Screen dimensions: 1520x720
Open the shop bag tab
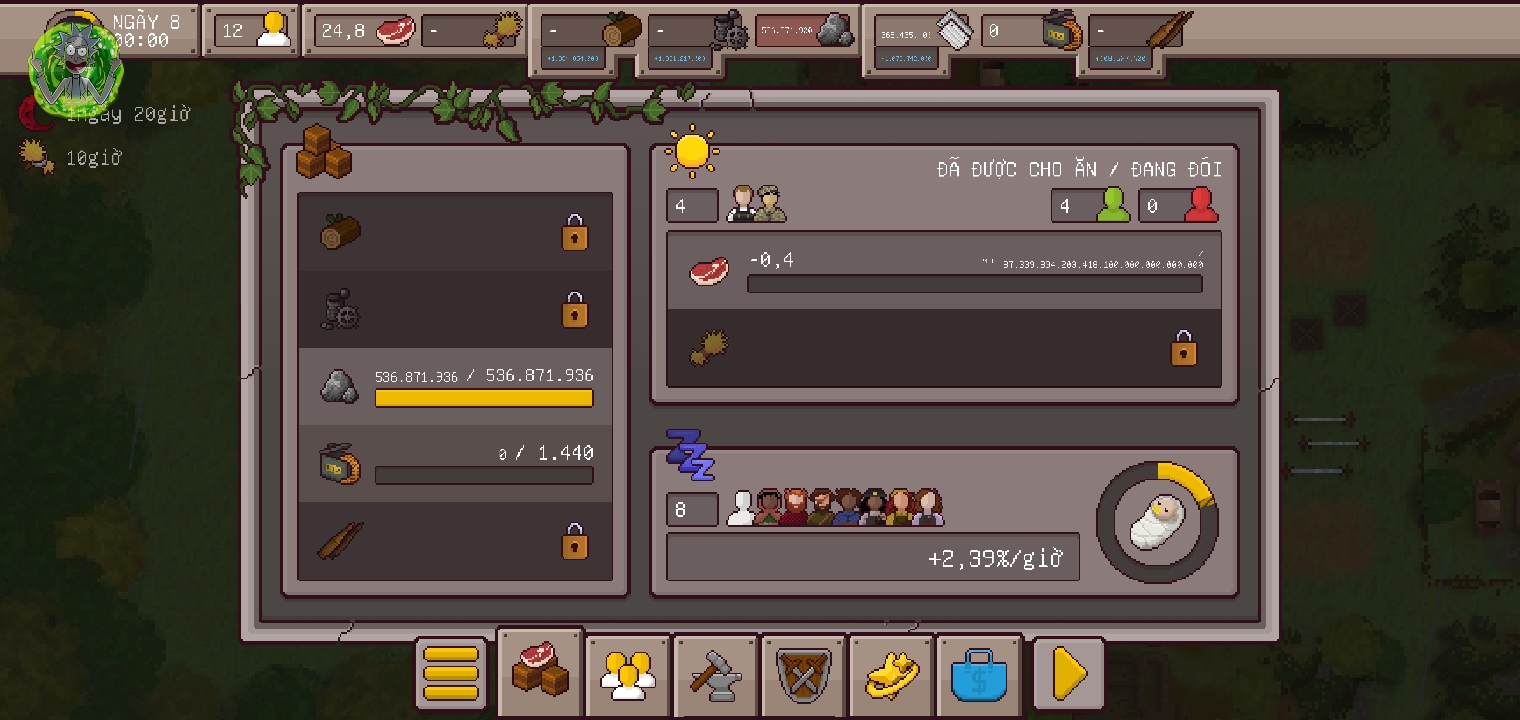(x=979, y=675)
